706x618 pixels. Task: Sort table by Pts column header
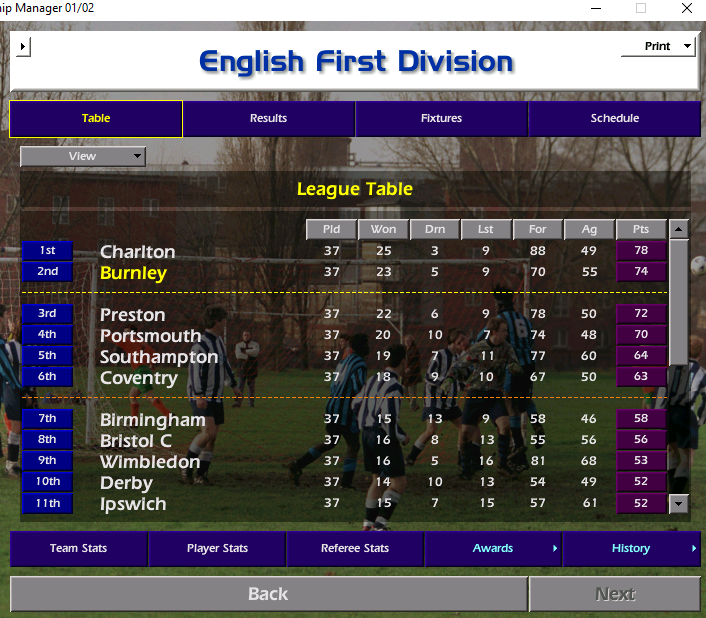[640, 229]
